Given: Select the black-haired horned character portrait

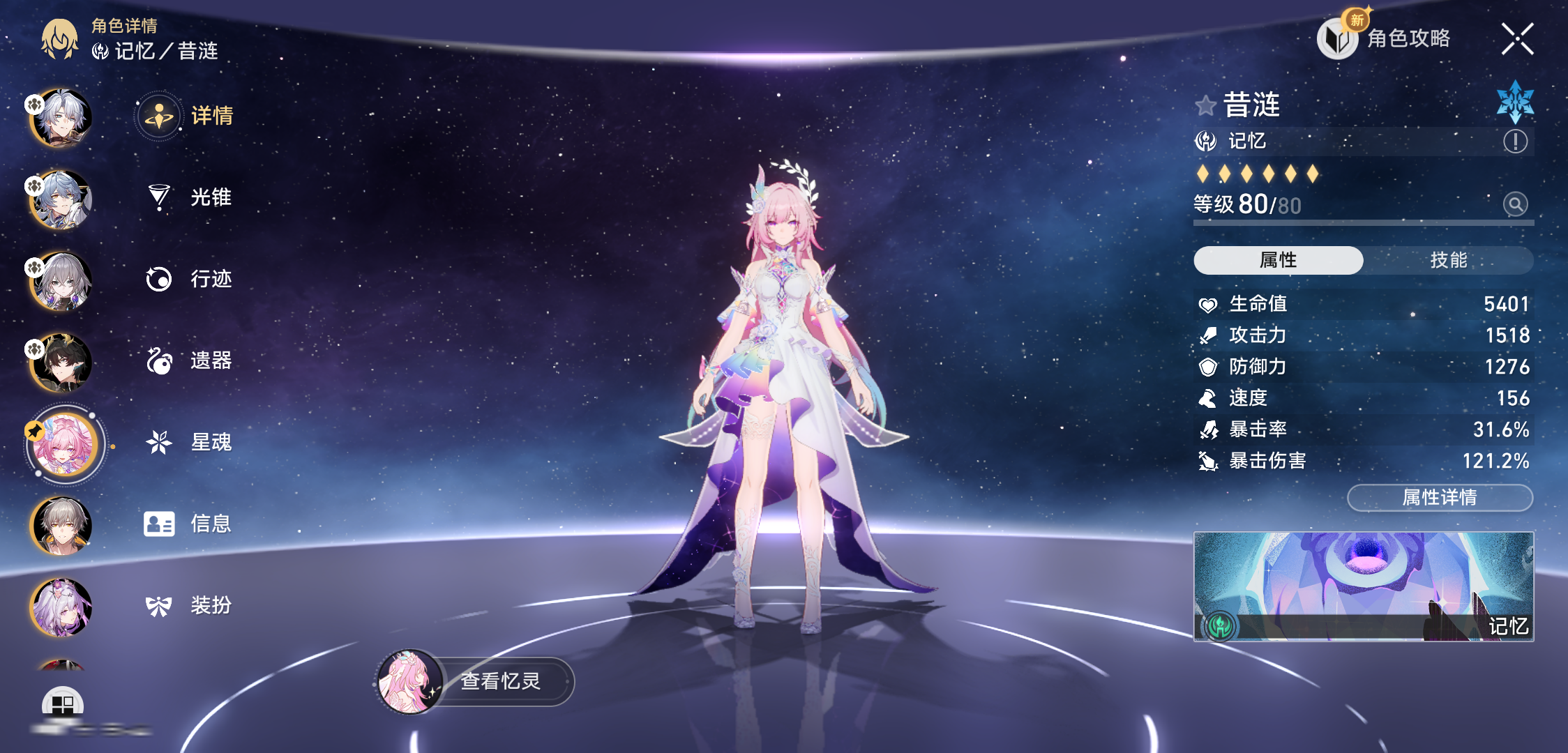Looking at the screenshot, I should click(x=62, y=362).
